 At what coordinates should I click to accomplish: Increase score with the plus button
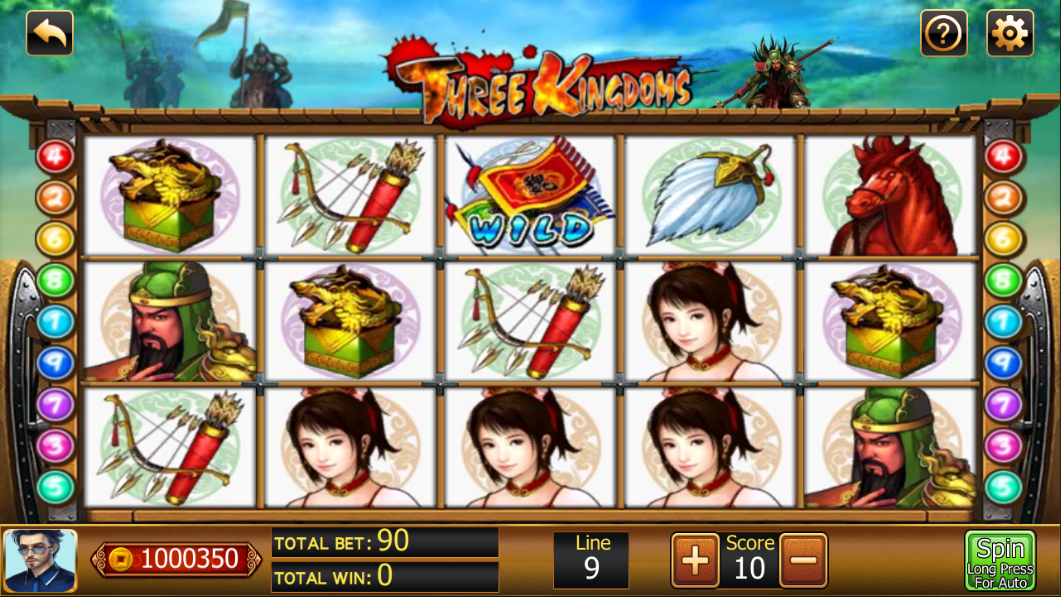[695, 560]
